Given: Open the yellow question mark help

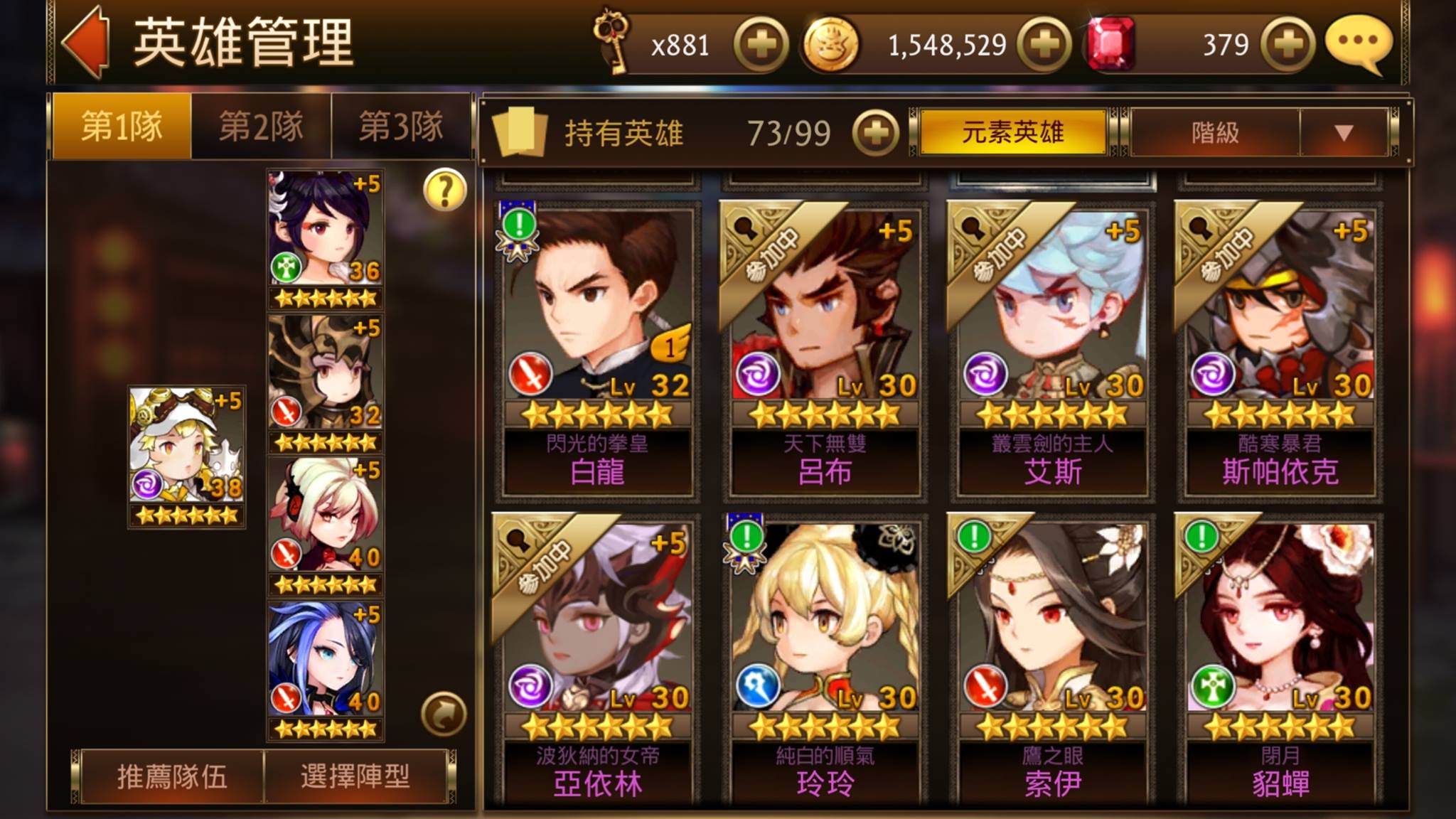Looking at the screenshot, I should coord(444,191).
